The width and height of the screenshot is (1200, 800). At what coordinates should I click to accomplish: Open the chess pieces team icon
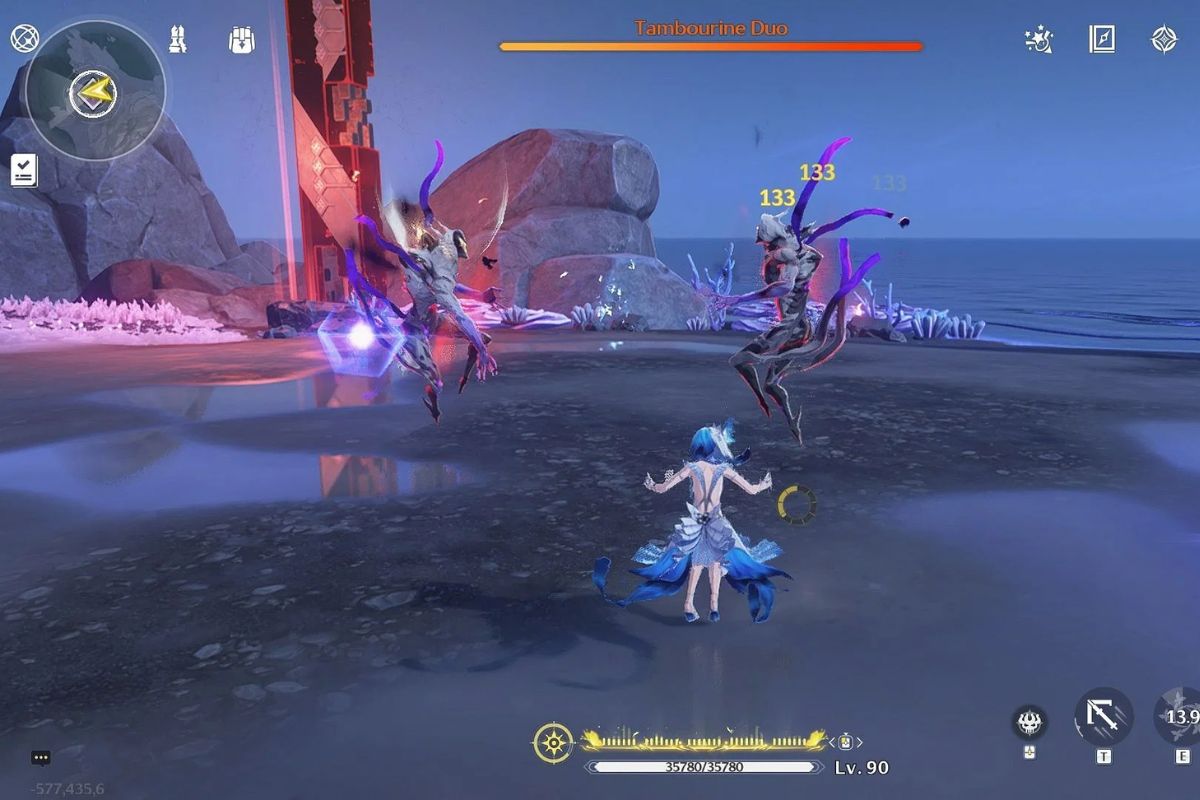pos(178,40)
